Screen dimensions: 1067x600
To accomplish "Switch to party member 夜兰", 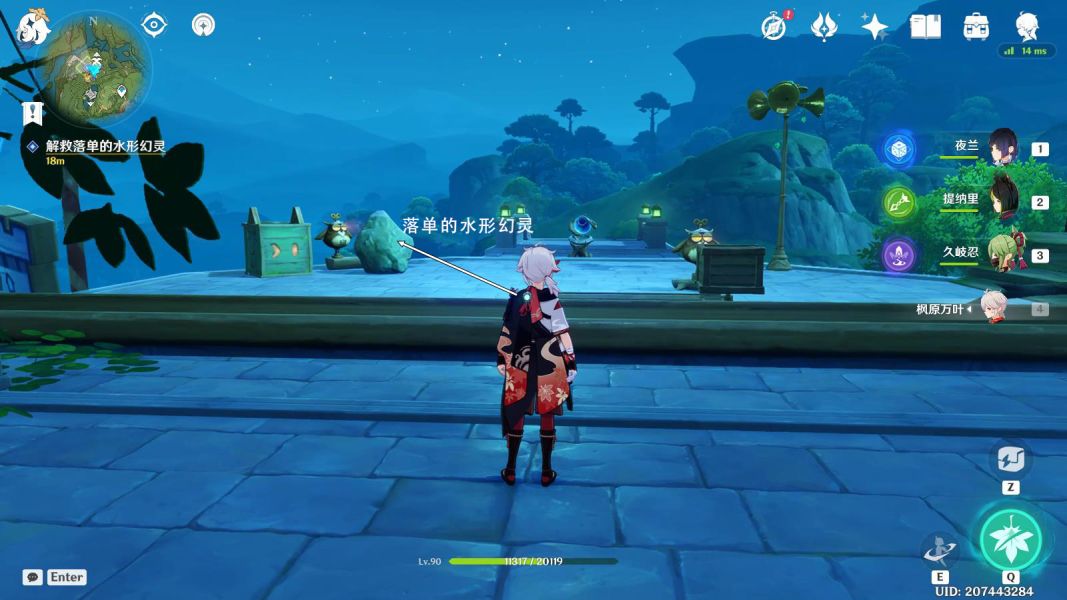I will coord(1001,148).
